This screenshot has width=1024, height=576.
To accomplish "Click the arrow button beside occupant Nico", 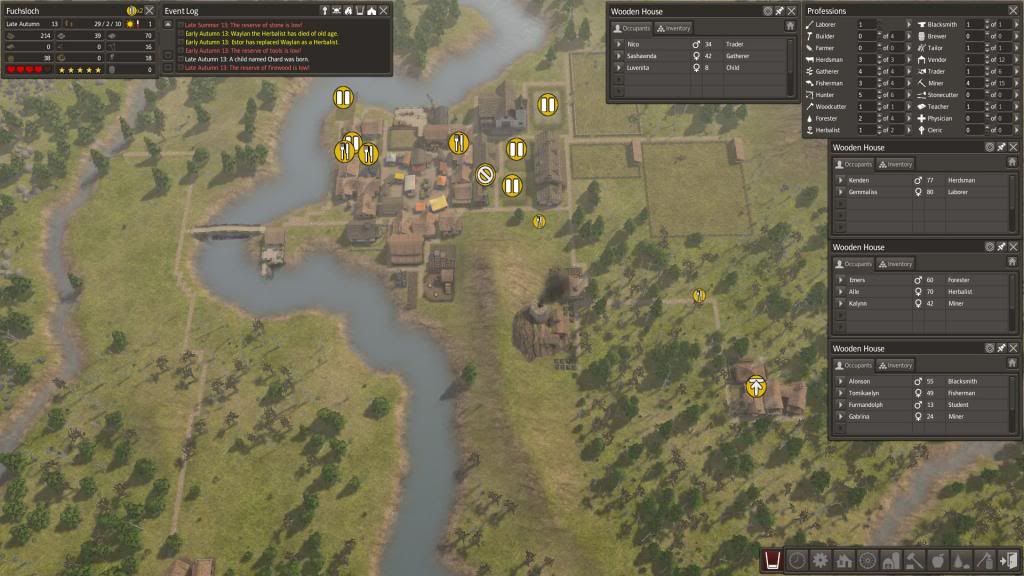I will (x=618, y=45).
